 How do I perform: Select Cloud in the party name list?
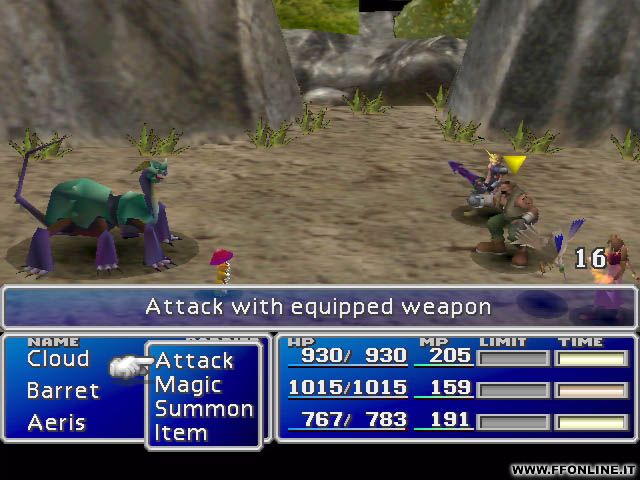click(58, 359)
